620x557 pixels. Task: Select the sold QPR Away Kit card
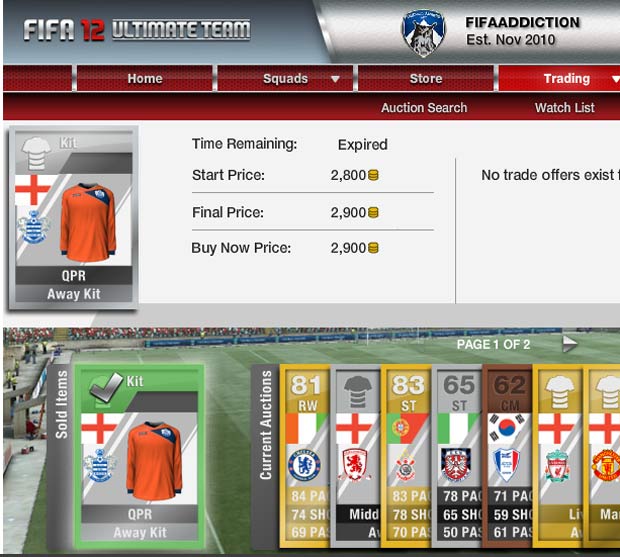click(x=140, y=454)
